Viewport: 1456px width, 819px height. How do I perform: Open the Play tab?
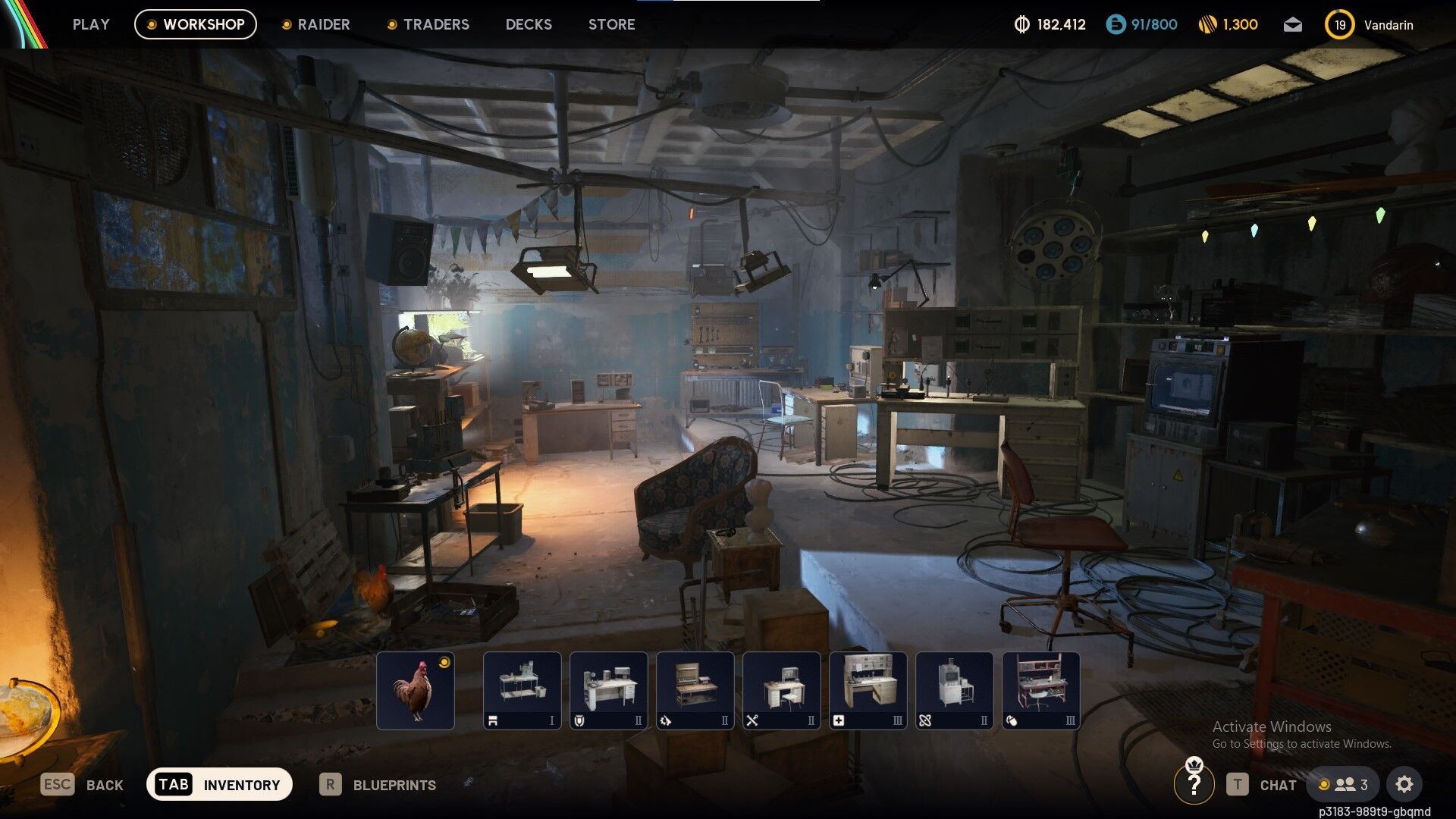[91, 24]
